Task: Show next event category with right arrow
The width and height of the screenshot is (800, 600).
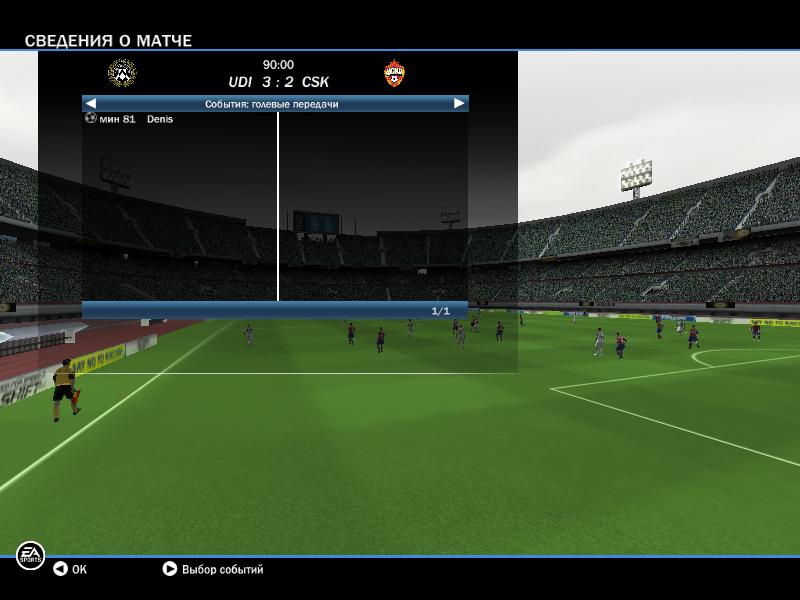Action: 459,103
